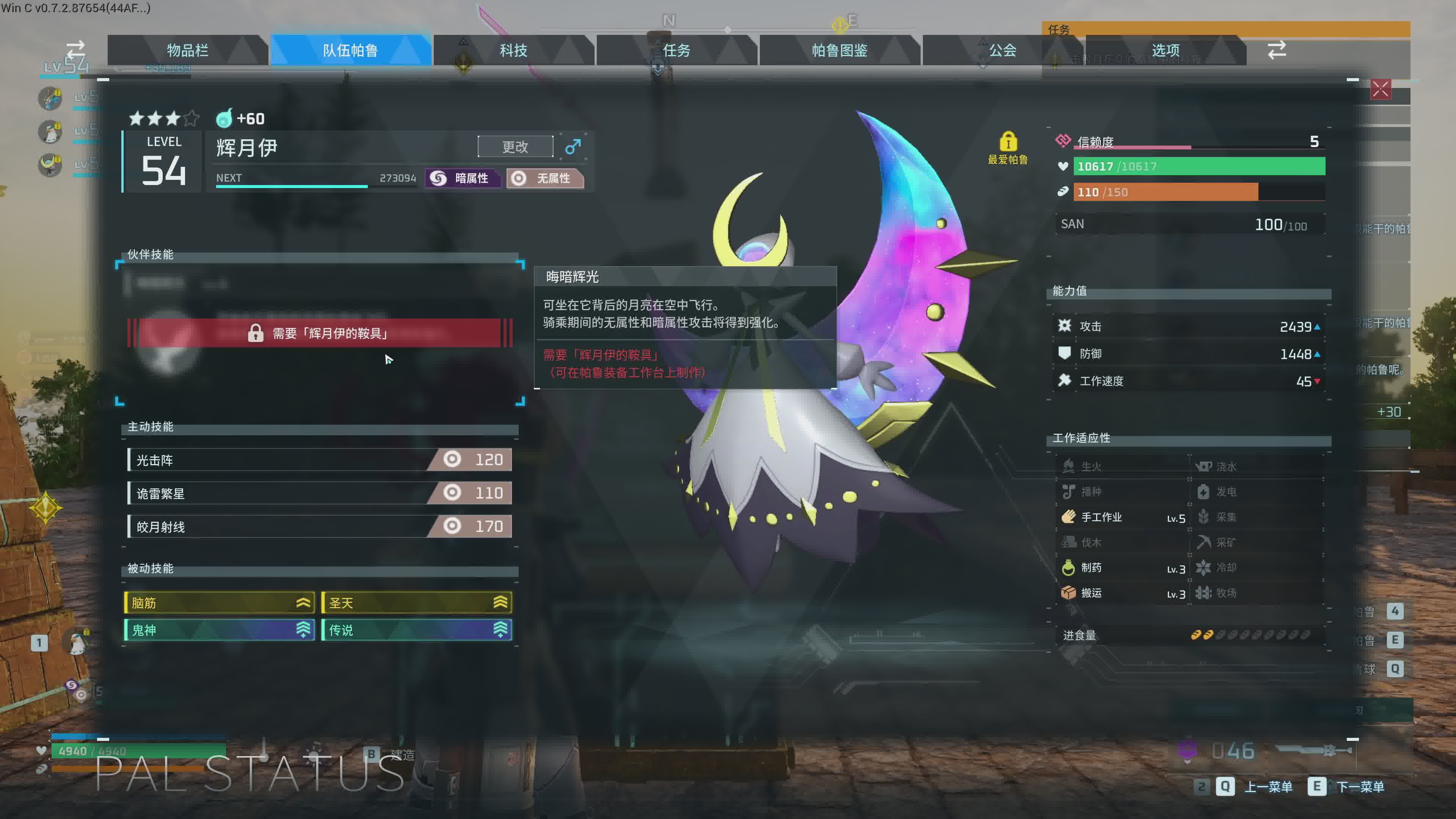The height and width of the screenshot is (819, 1456).
Task: Open the 选项 options tab
Action: [1166, 50]
